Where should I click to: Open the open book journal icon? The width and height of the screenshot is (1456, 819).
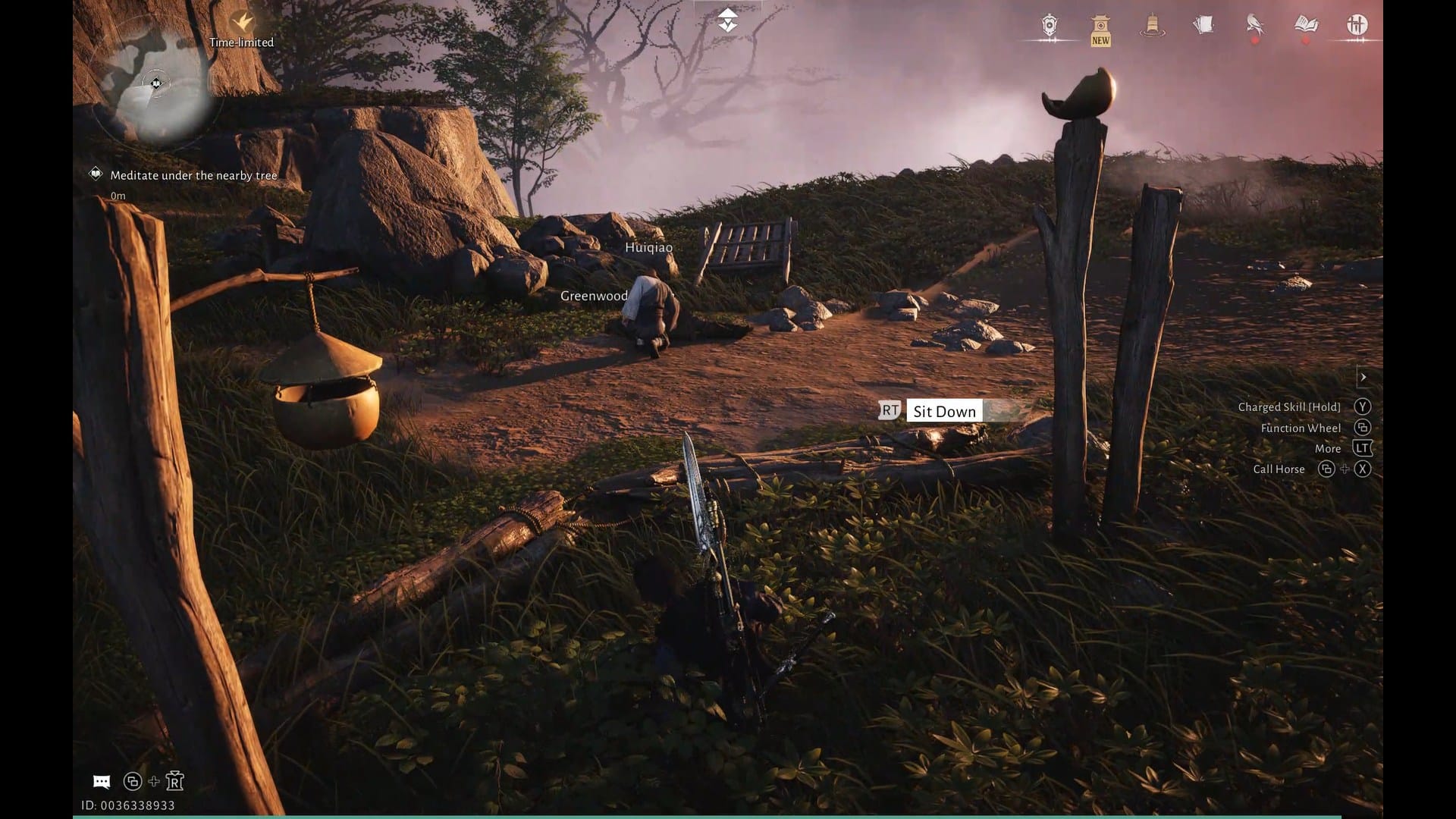1306,25
